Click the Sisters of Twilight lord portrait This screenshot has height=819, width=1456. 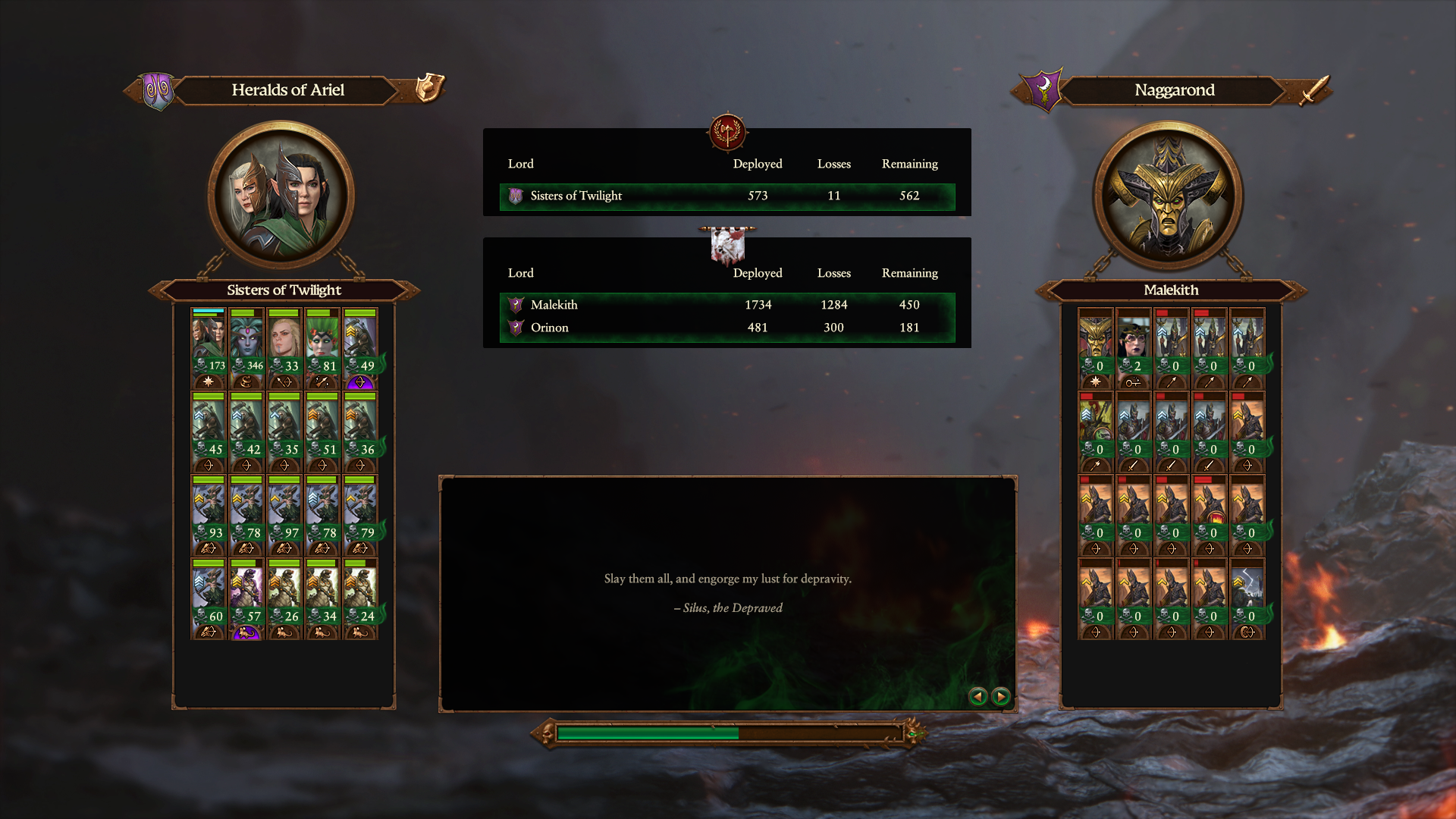click(x=281, y=196)
